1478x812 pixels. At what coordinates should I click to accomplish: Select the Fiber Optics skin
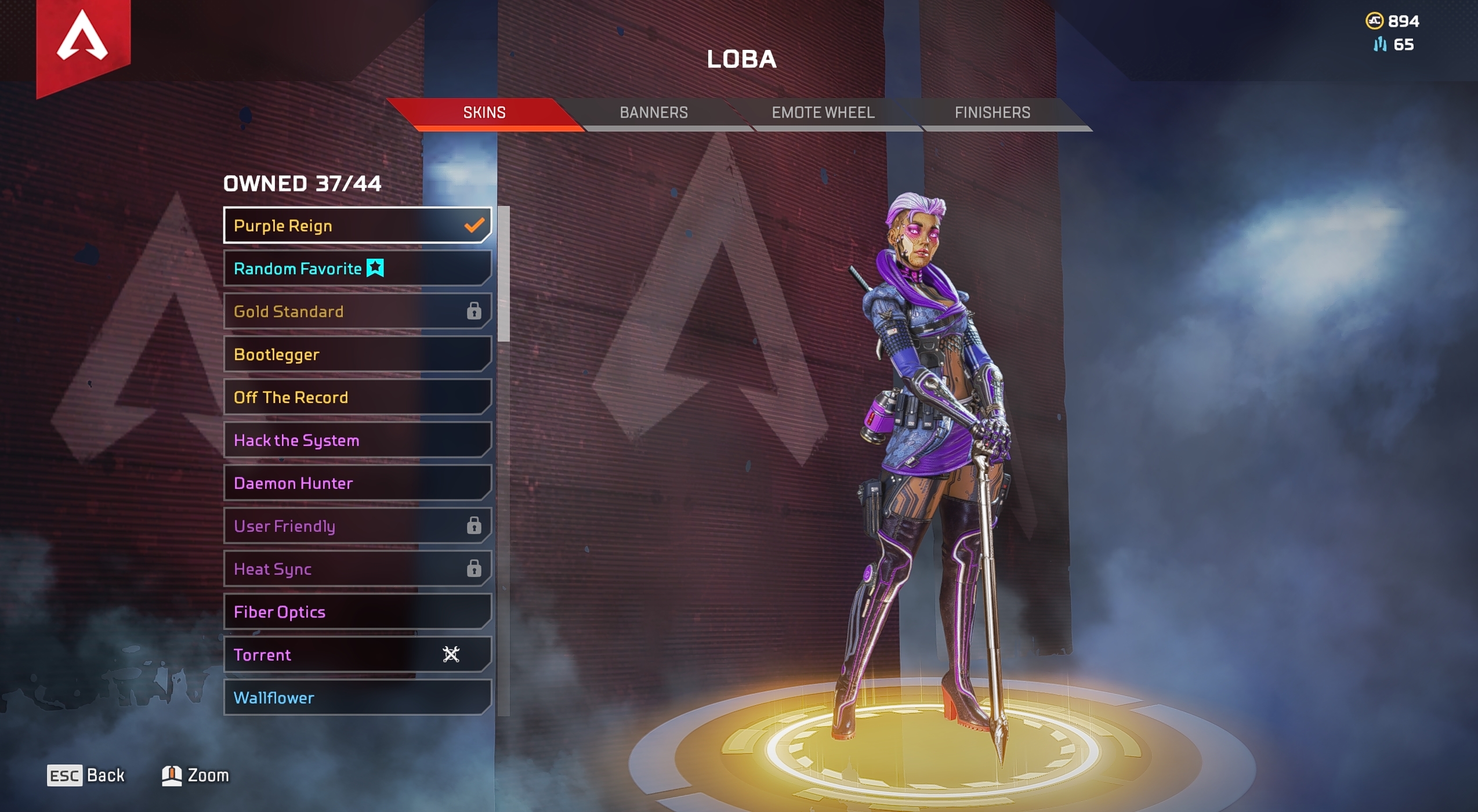357,612
